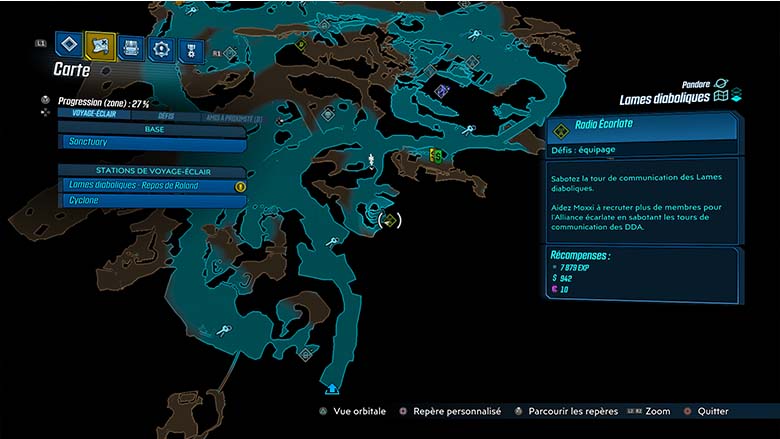Click the Pandore planet icon

(720, 83)
